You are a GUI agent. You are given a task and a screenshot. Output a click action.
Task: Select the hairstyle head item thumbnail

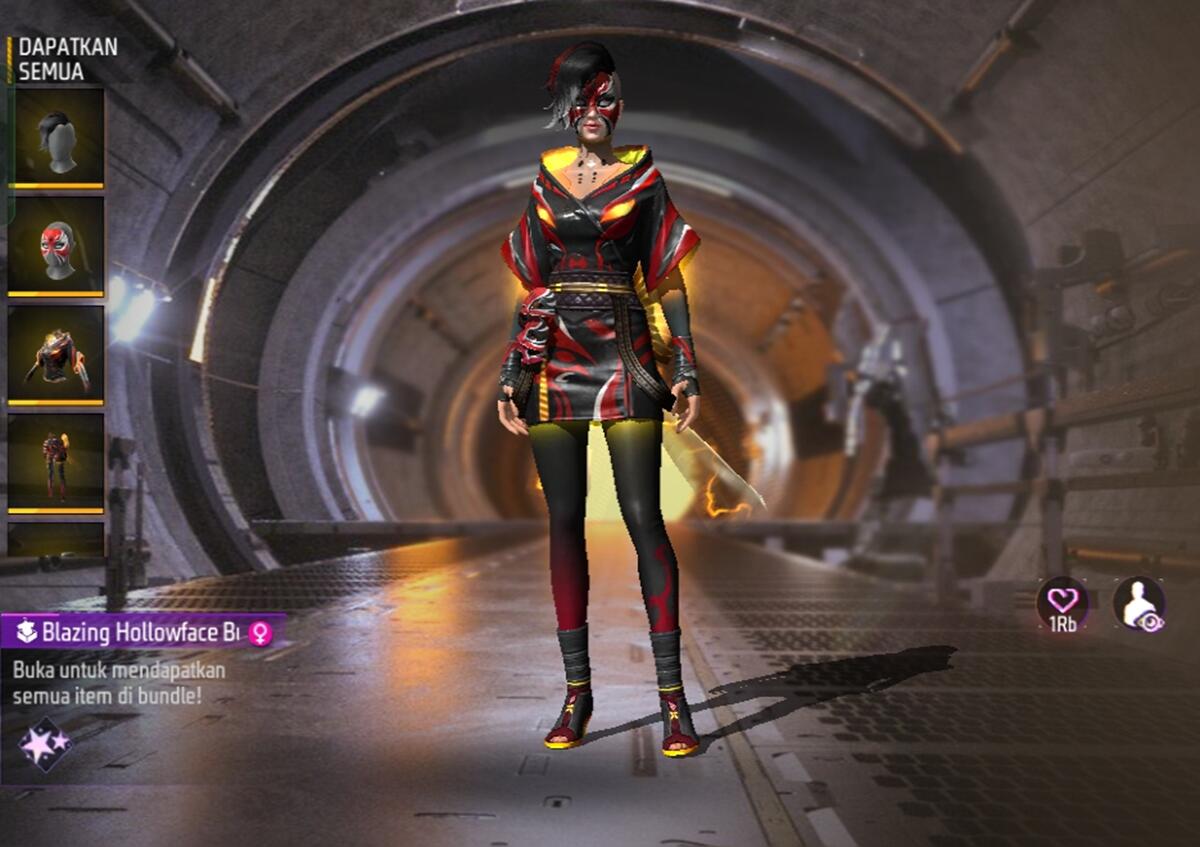[56, 137]
